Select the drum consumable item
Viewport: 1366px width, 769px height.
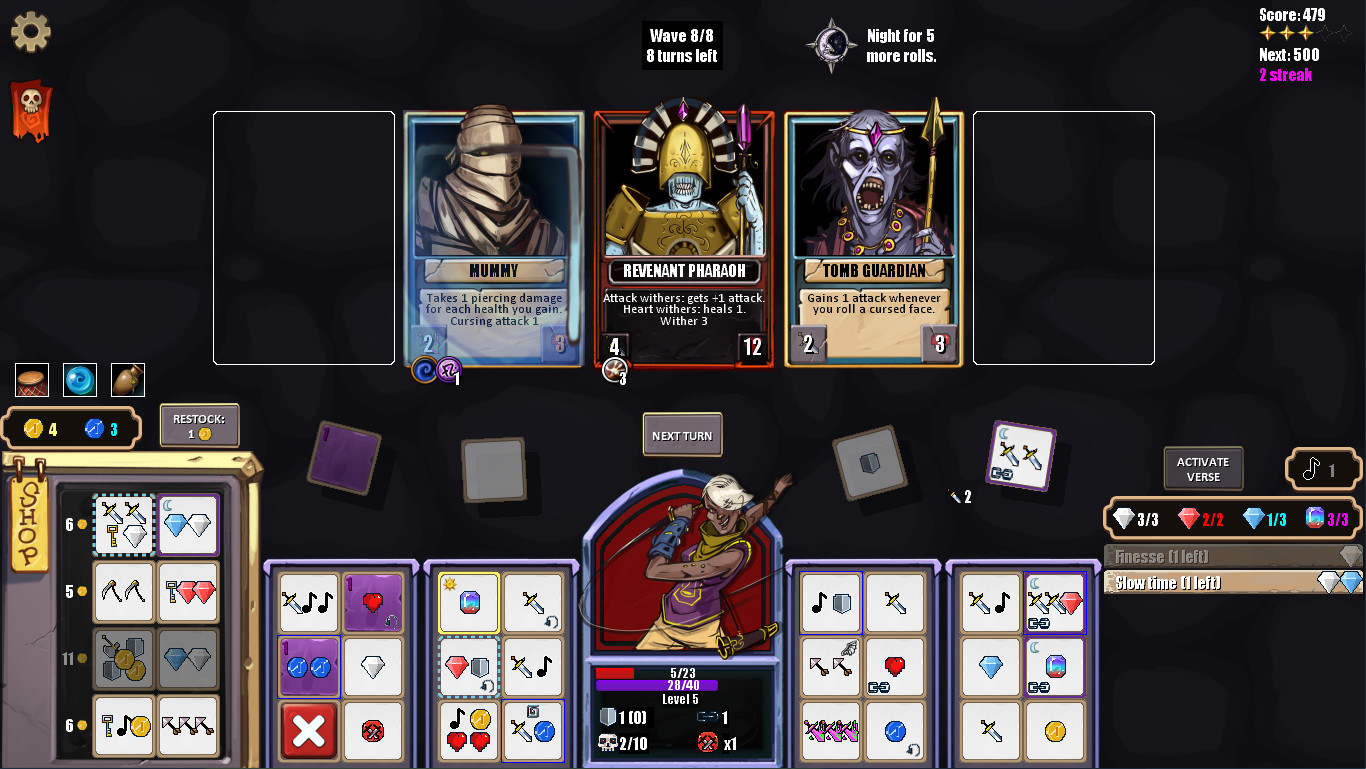(31, 380)
